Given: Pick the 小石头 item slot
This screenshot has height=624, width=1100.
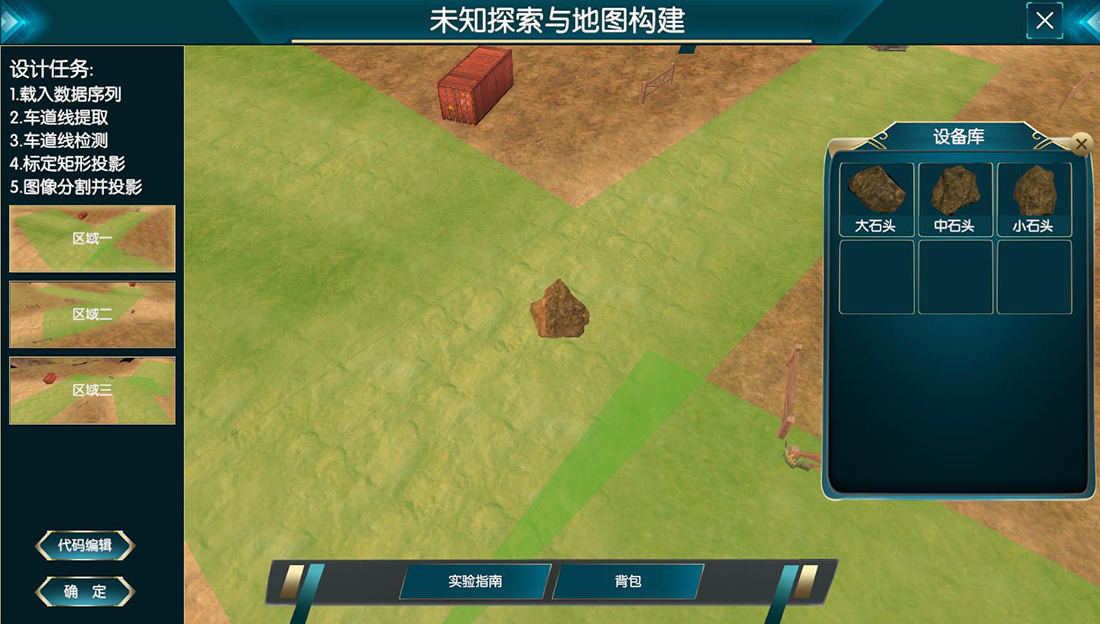Looking at the screenshot, I should [x=1034, y=199].
